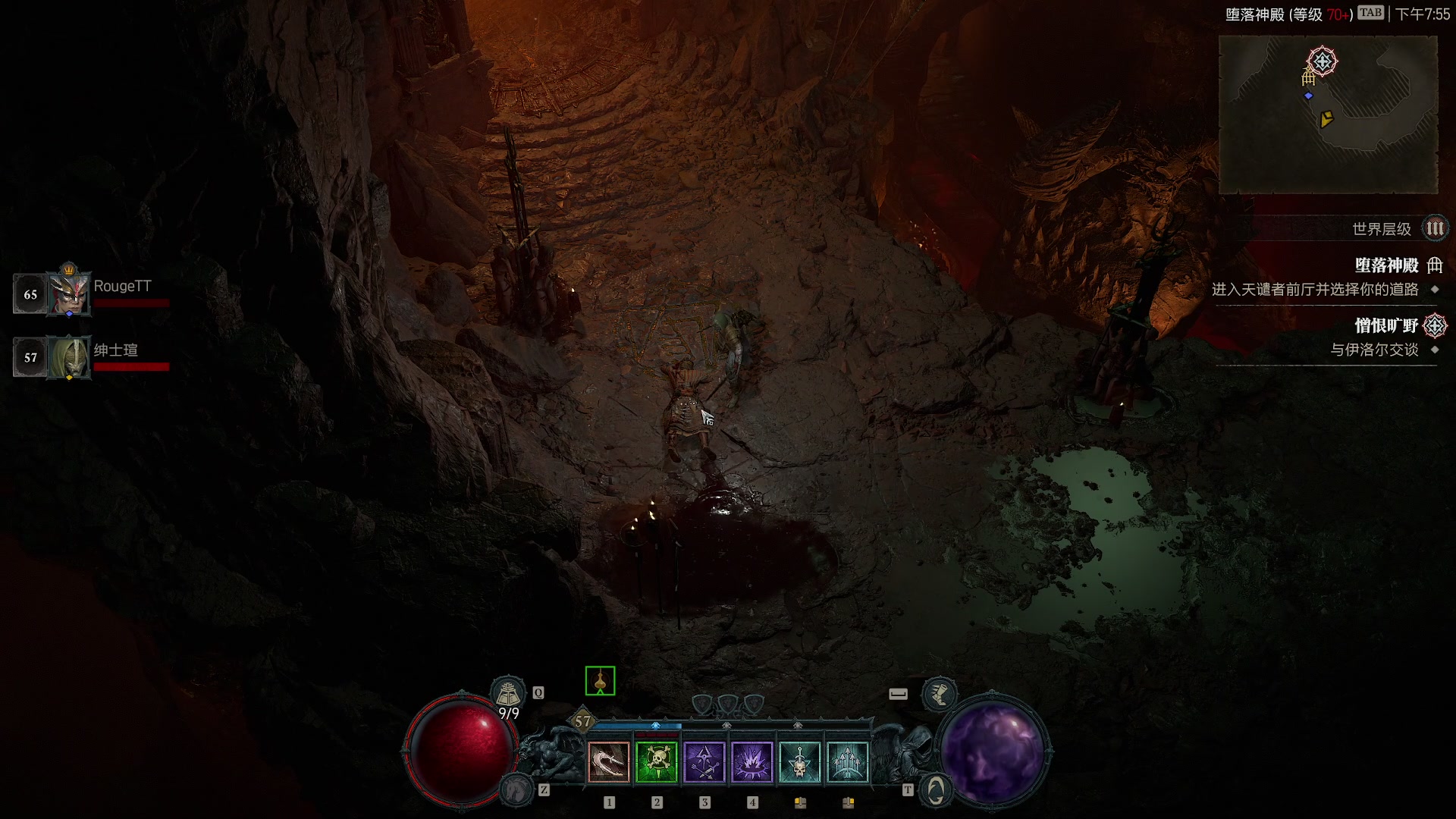
Task: Click RougeTT's party portrait
Action: click(x=69, y=293)
